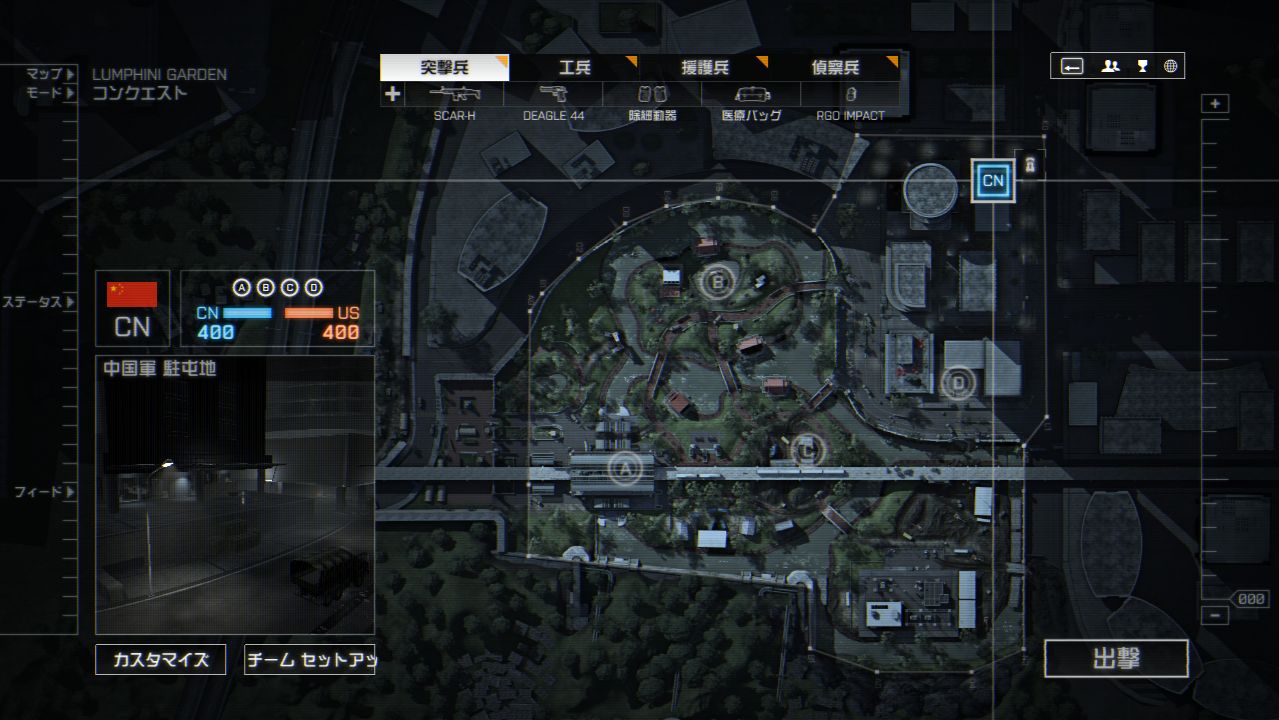Deploy with the 出撃 button
The height and width of the screenshot is (720, 1279).
(x=1116, y=659)
